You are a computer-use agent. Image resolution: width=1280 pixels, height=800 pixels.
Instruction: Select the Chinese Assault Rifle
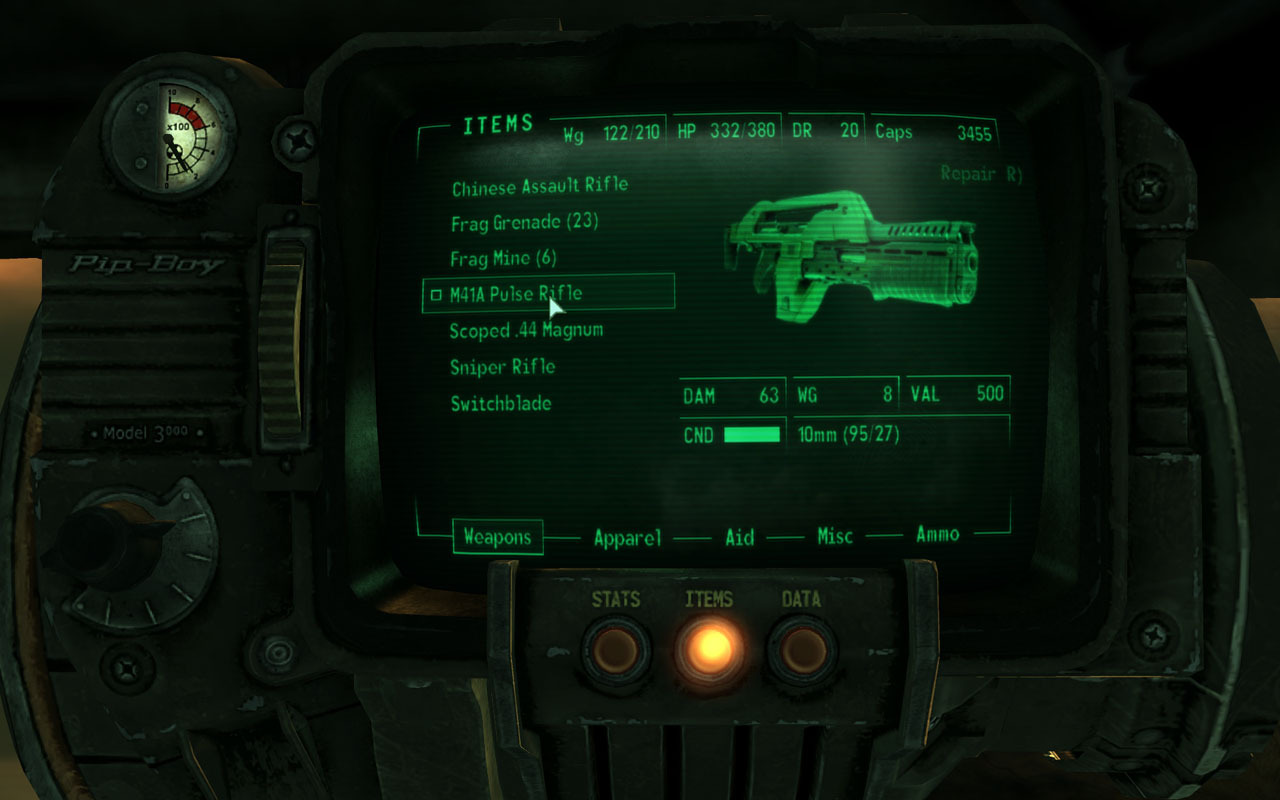(540, 186)
